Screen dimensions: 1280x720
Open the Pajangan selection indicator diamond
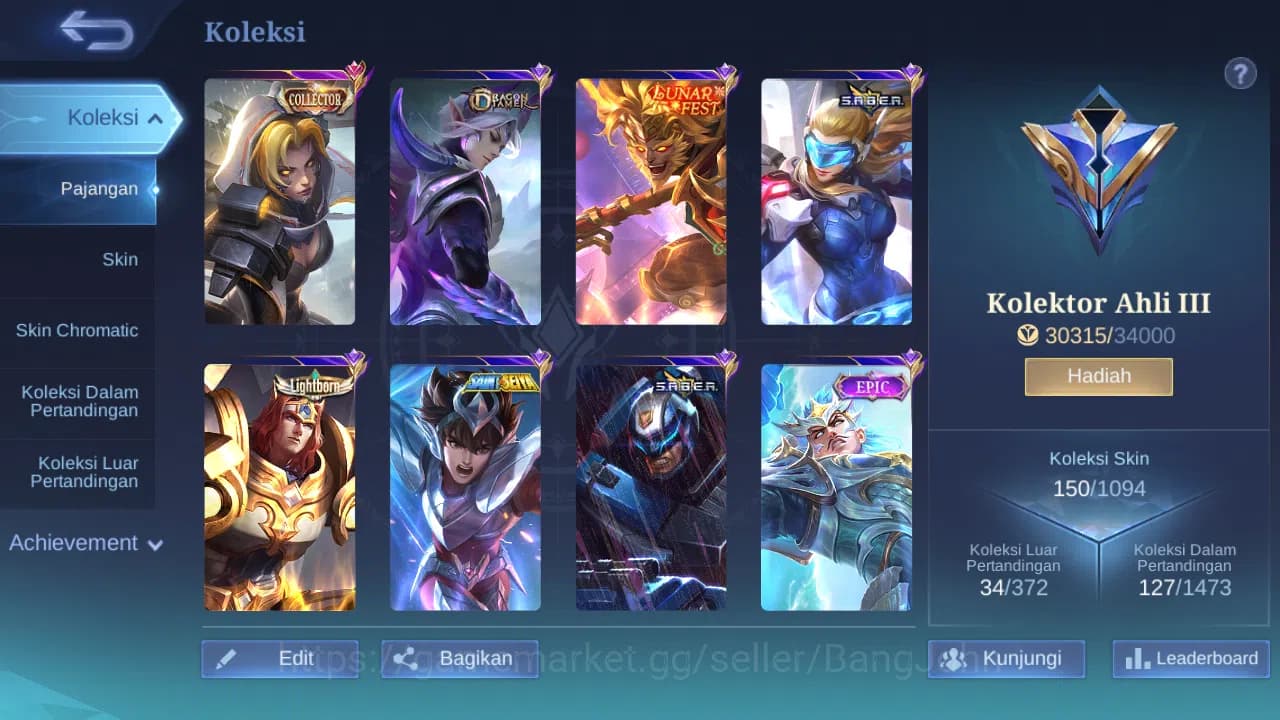click(x=156, y=189)
